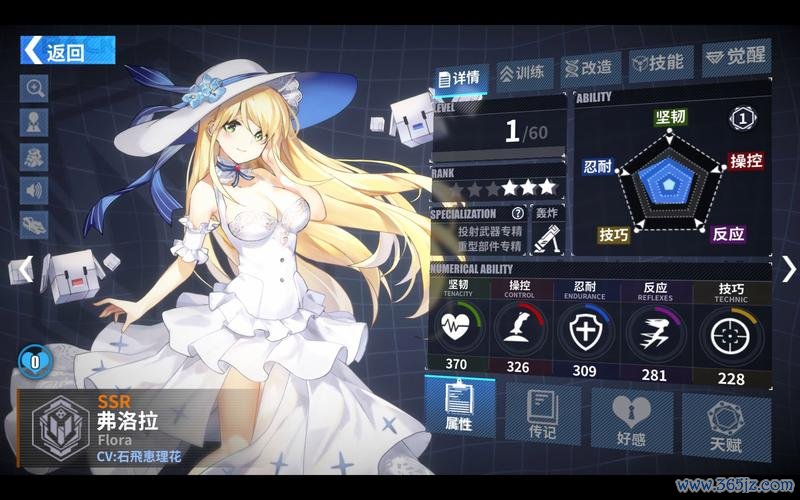Click the blue circular 0 badge
The height and width of the screenshot is (500, 800).
[x=35, y=360]
